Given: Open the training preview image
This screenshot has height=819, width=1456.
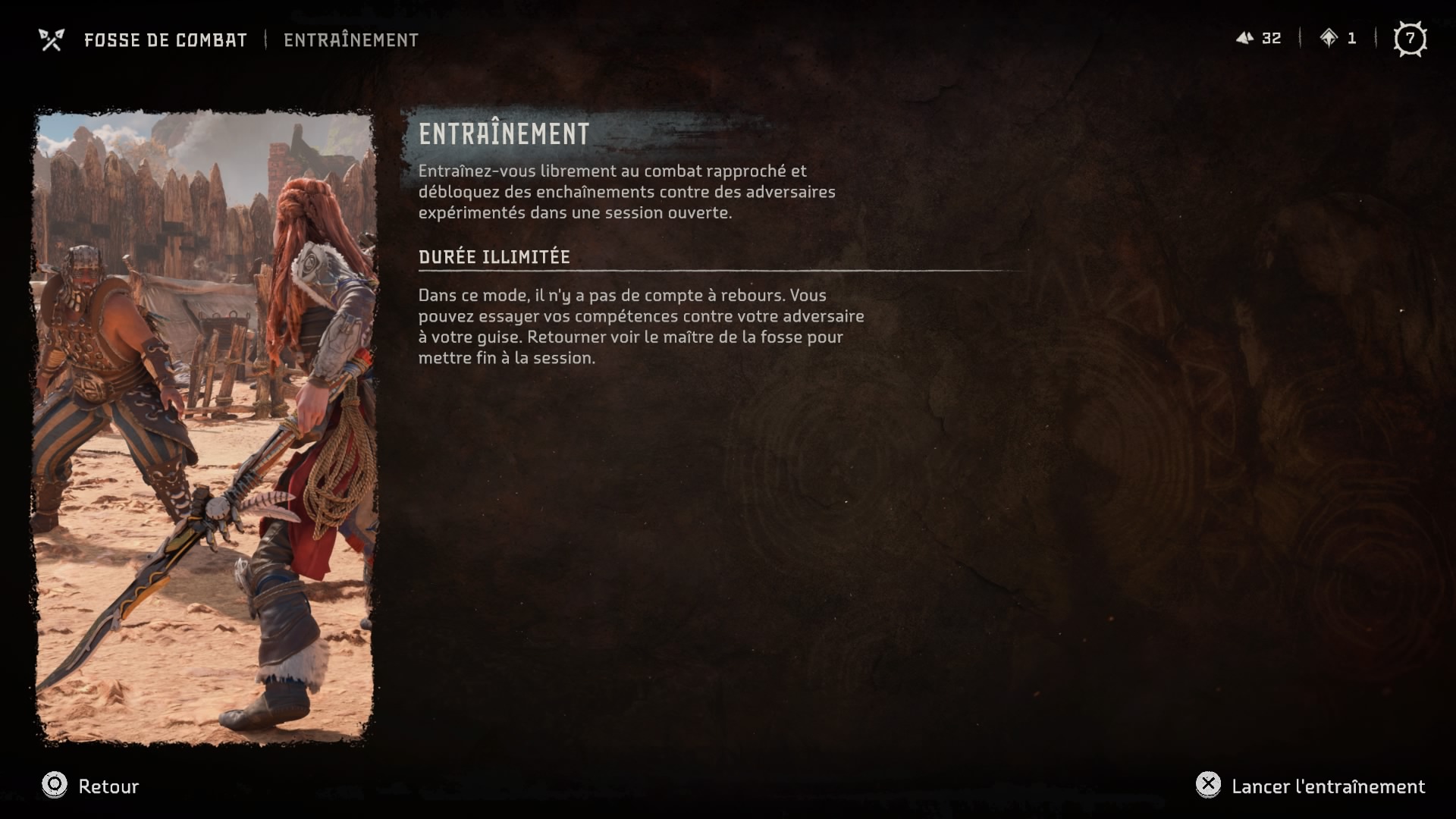Looking at the screenshot, I should point(204,427).
